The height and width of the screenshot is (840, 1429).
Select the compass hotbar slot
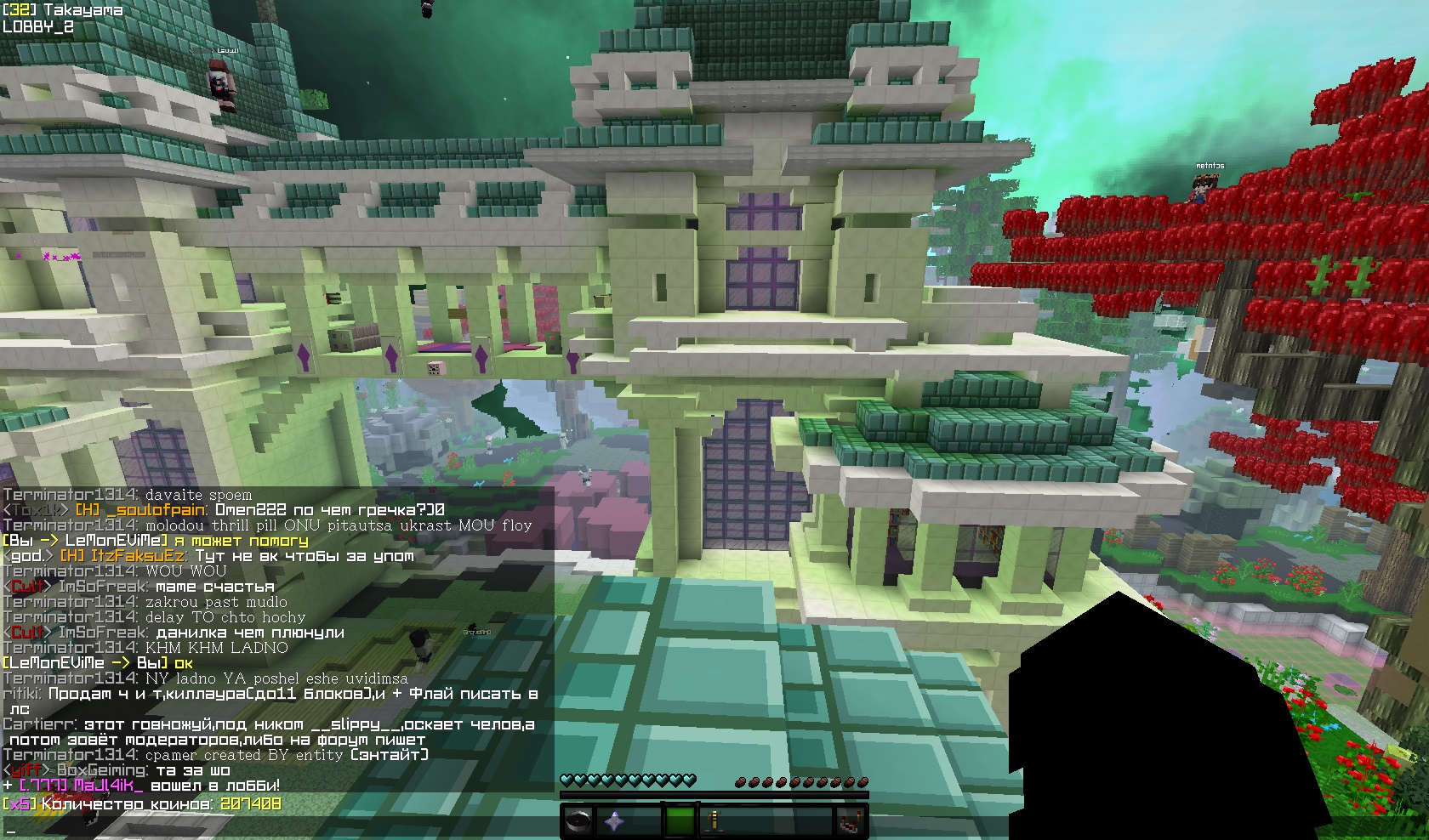point(579,821)
